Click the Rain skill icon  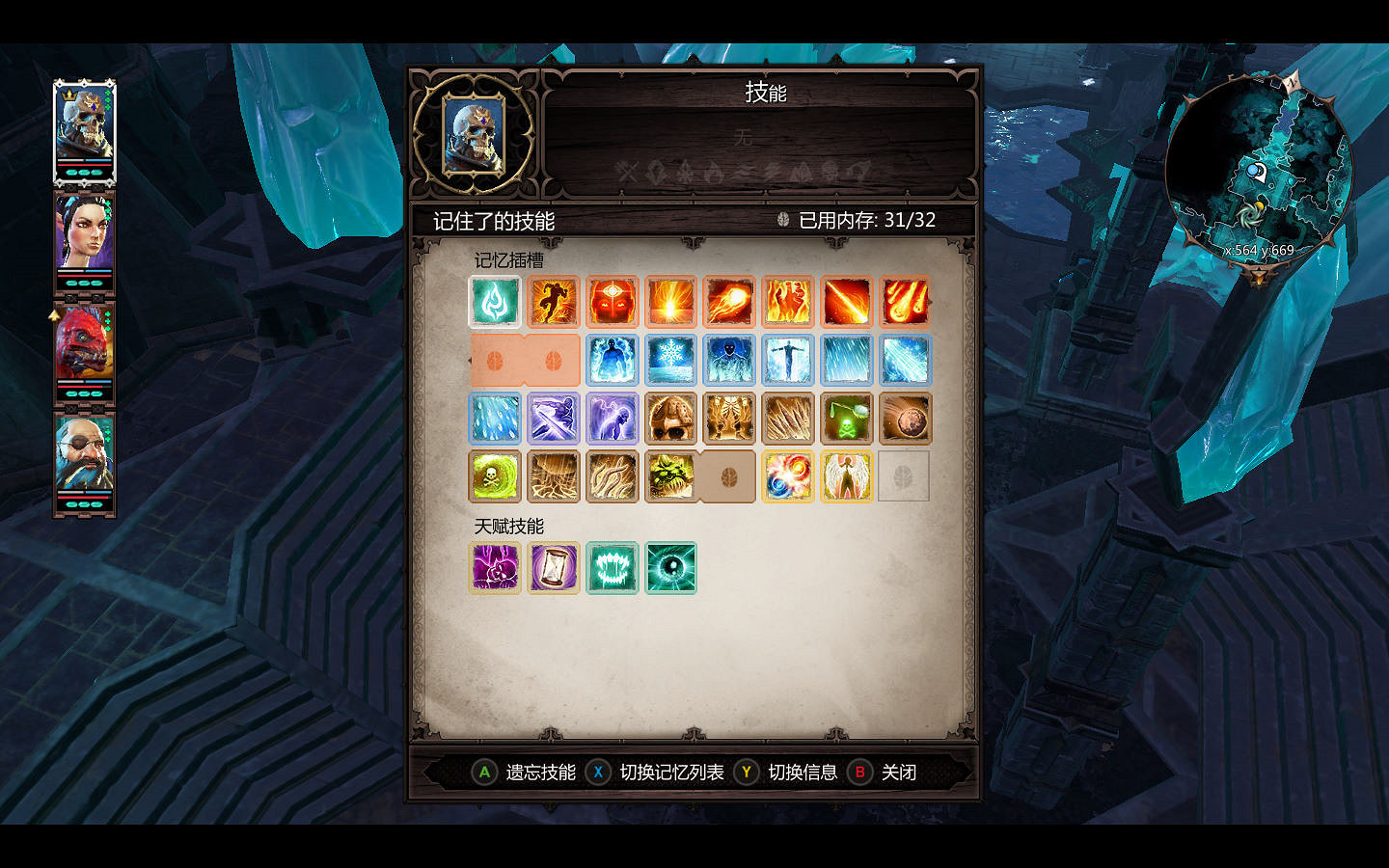pos(495,418)
